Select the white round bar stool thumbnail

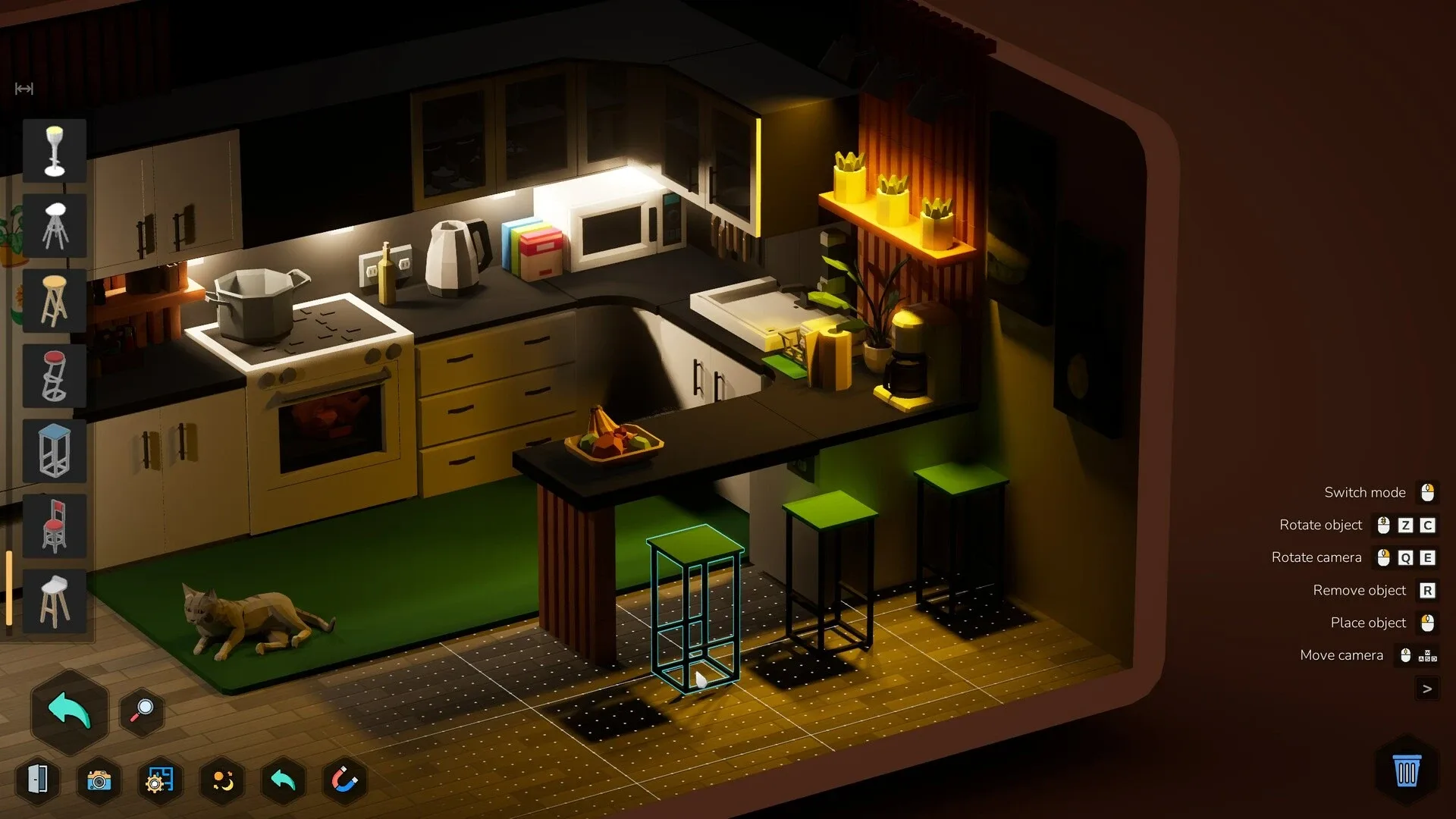[55, 225]
